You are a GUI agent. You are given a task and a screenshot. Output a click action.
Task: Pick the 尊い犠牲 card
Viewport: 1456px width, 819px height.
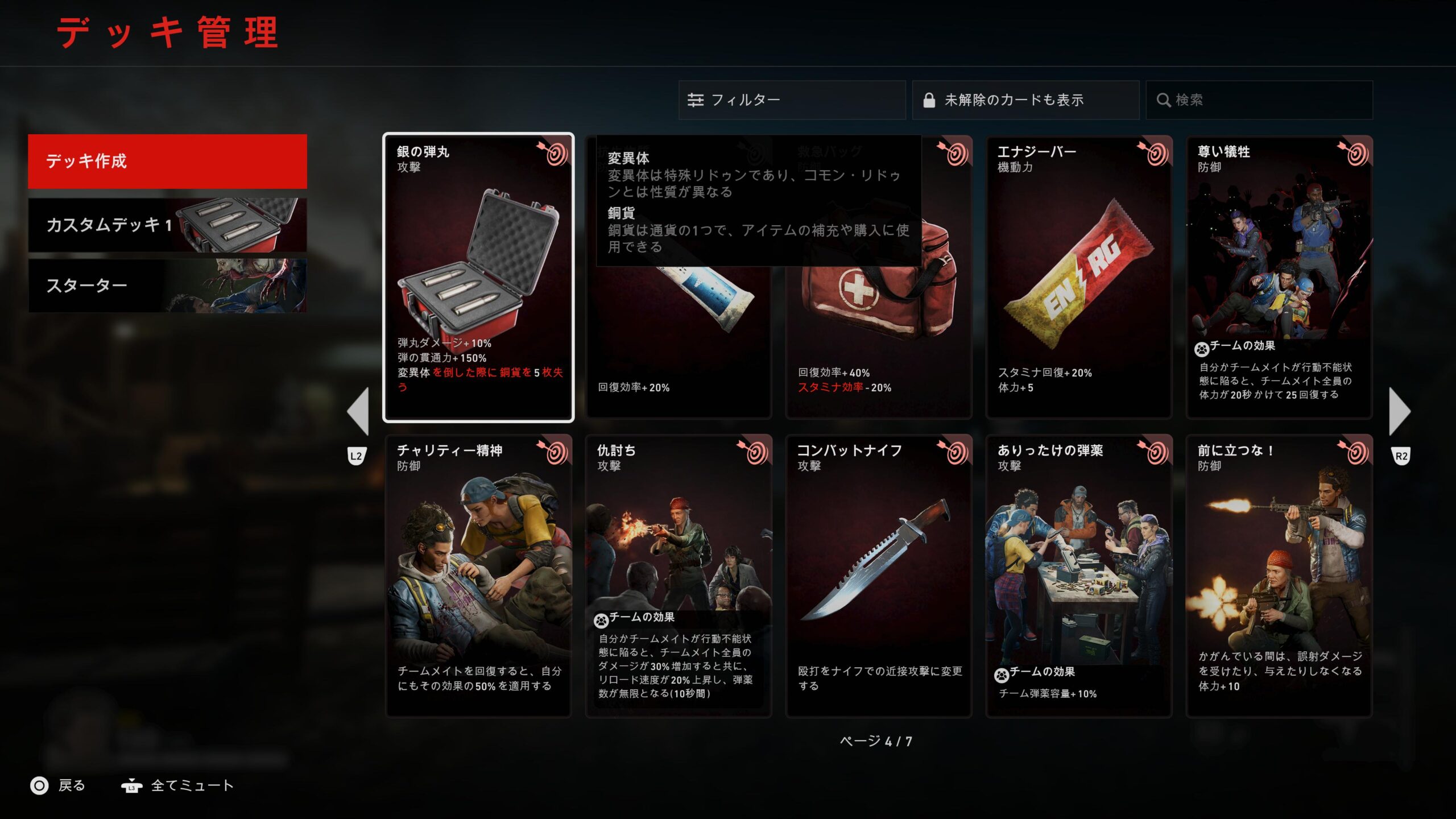point(1279,278)
